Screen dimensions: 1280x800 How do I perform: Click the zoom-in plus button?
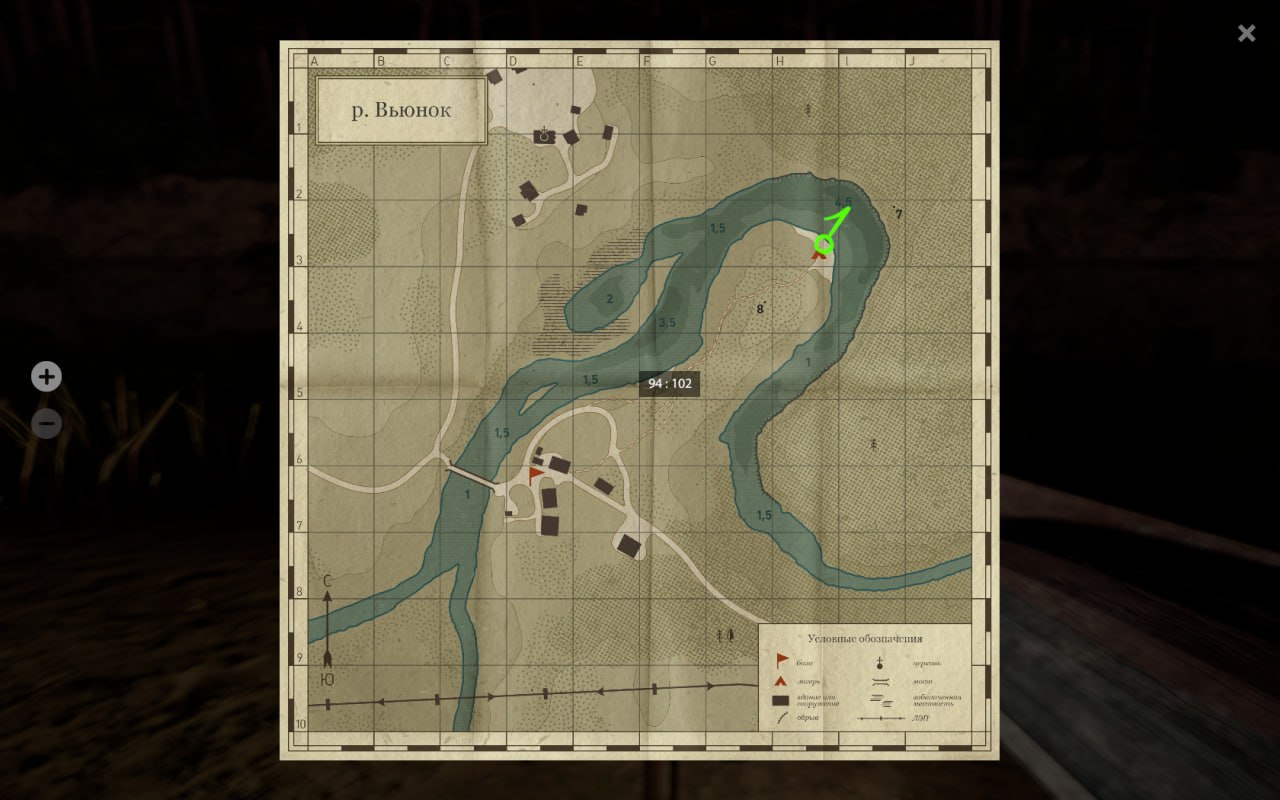(x=46, y=376)
